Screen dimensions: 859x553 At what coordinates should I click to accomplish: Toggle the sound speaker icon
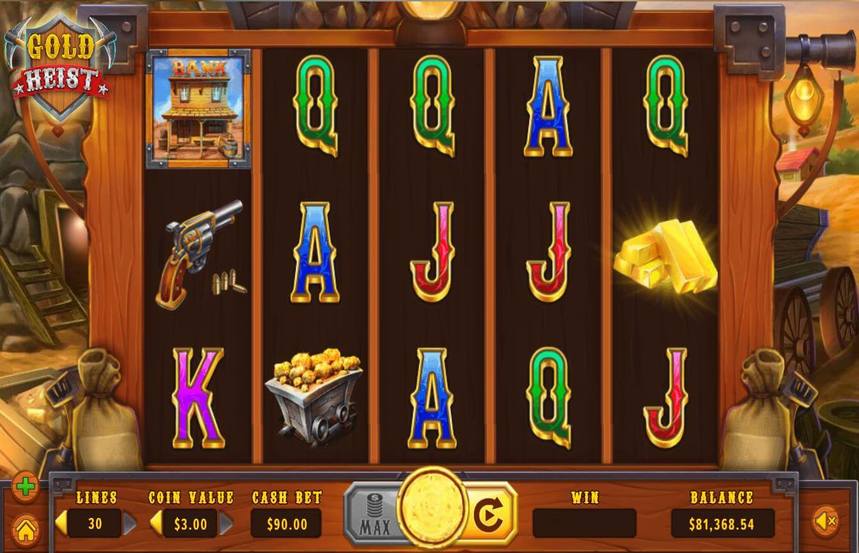click(x=825, y=520)
